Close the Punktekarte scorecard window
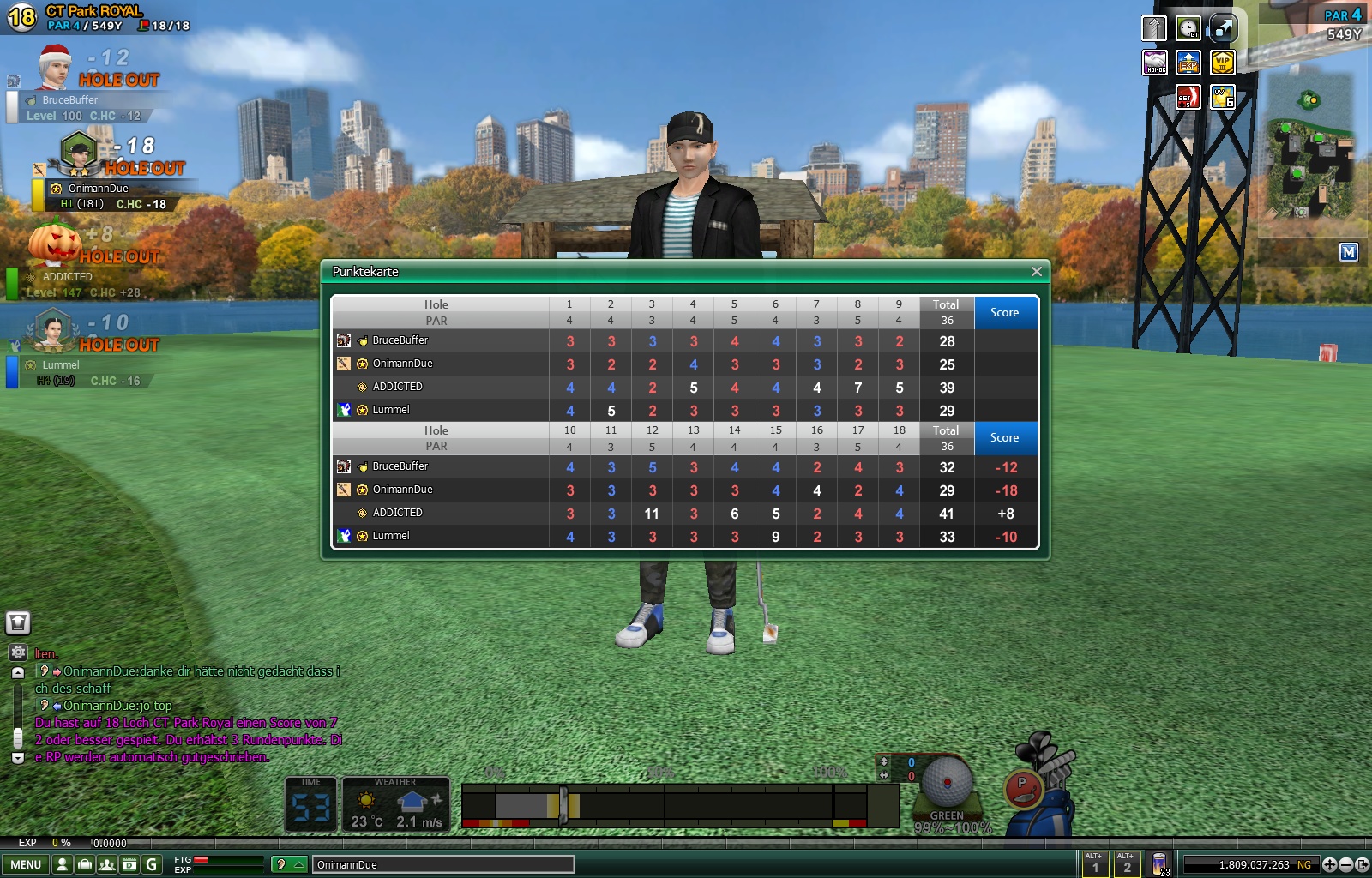This screenshot has height=878, width=1372. click(1036, 272)
